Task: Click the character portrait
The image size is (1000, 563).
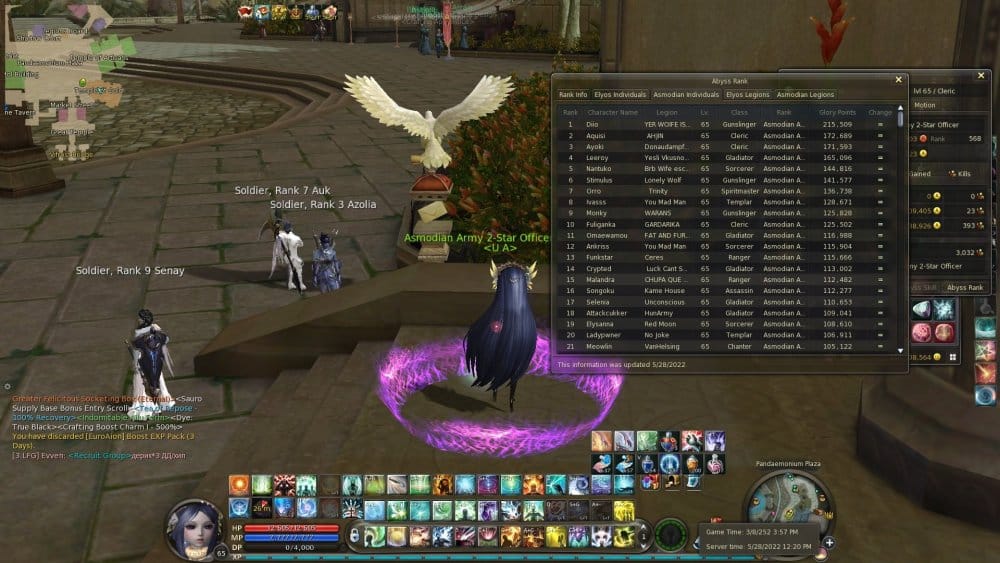Action: [195, 528]
